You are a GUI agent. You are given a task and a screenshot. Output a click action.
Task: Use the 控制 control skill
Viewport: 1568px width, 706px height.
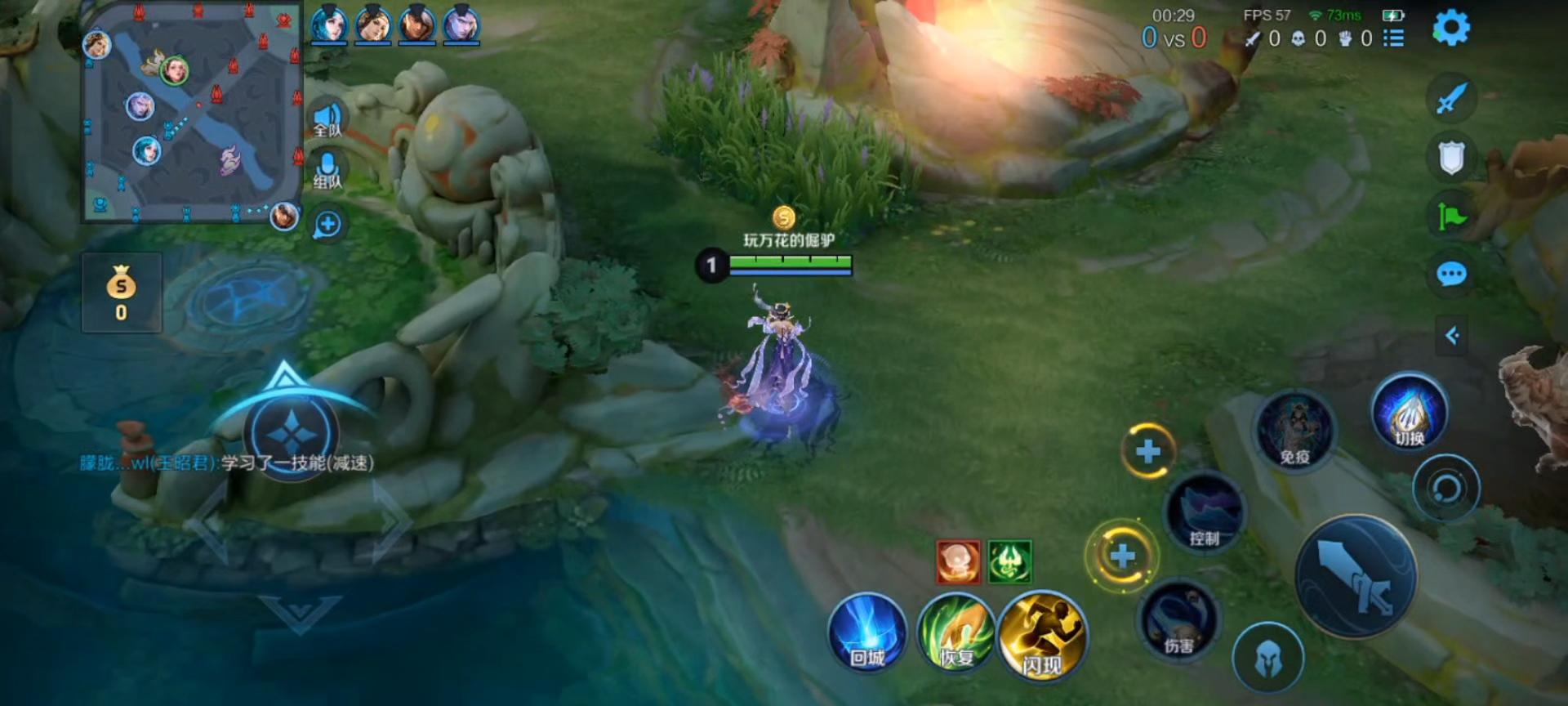point(1205,513)
